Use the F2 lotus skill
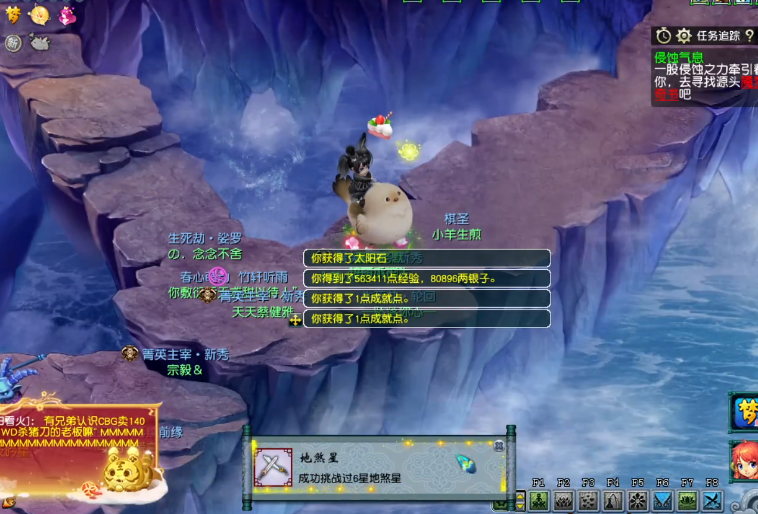This screenshot has height=514, width=758. pos(564,500)
